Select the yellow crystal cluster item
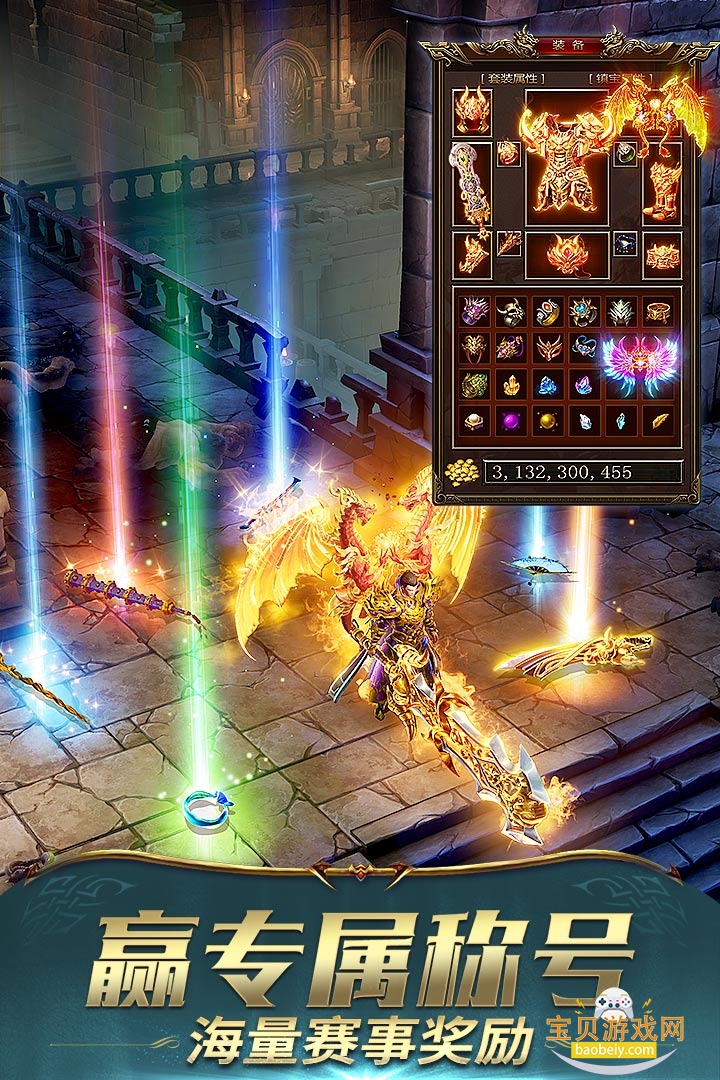 point(511,385)
